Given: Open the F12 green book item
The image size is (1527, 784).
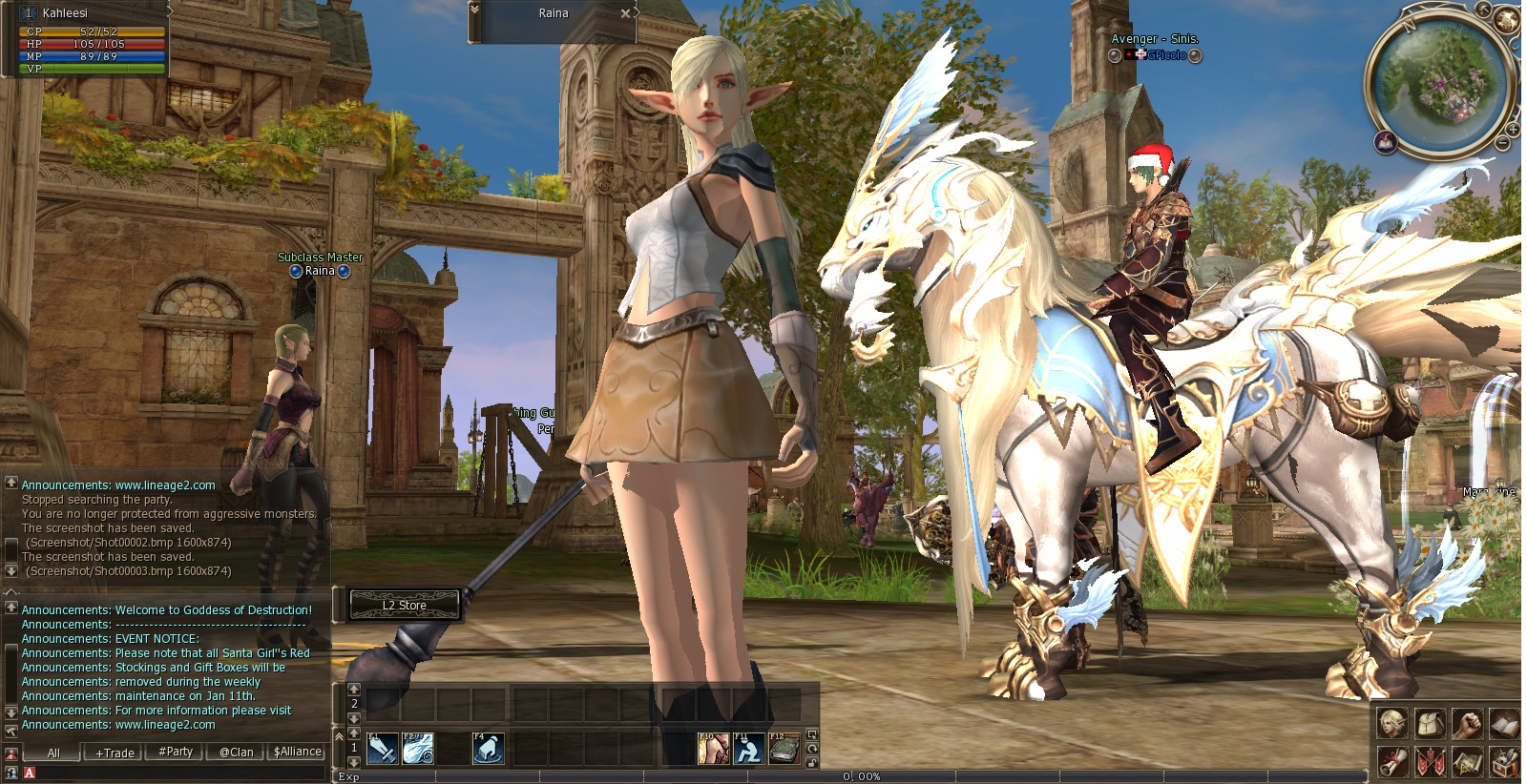Looking at the screenshot, I should [x=784, y=749].
